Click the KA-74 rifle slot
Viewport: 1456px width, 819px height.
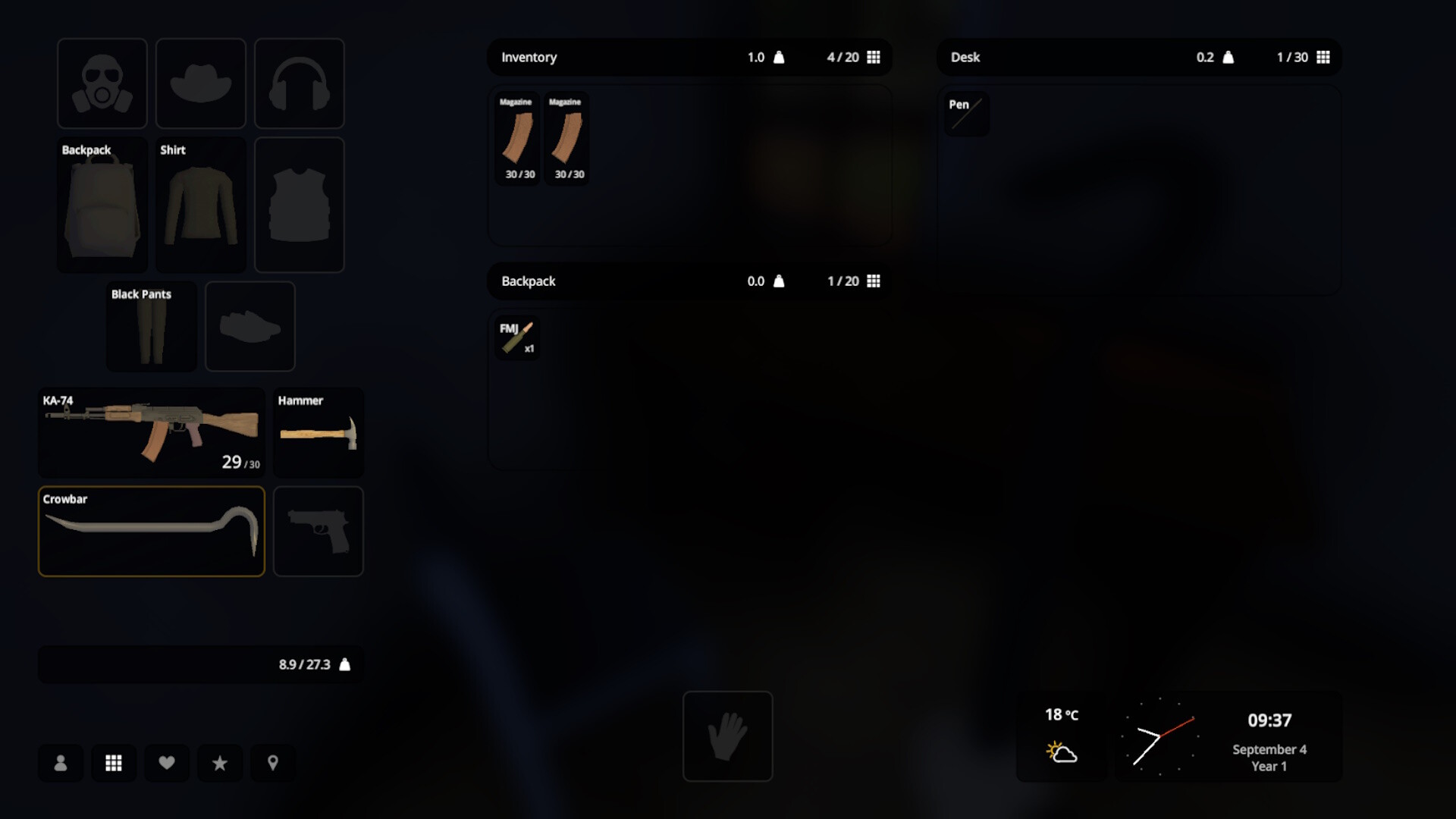[x=151, y=432]
